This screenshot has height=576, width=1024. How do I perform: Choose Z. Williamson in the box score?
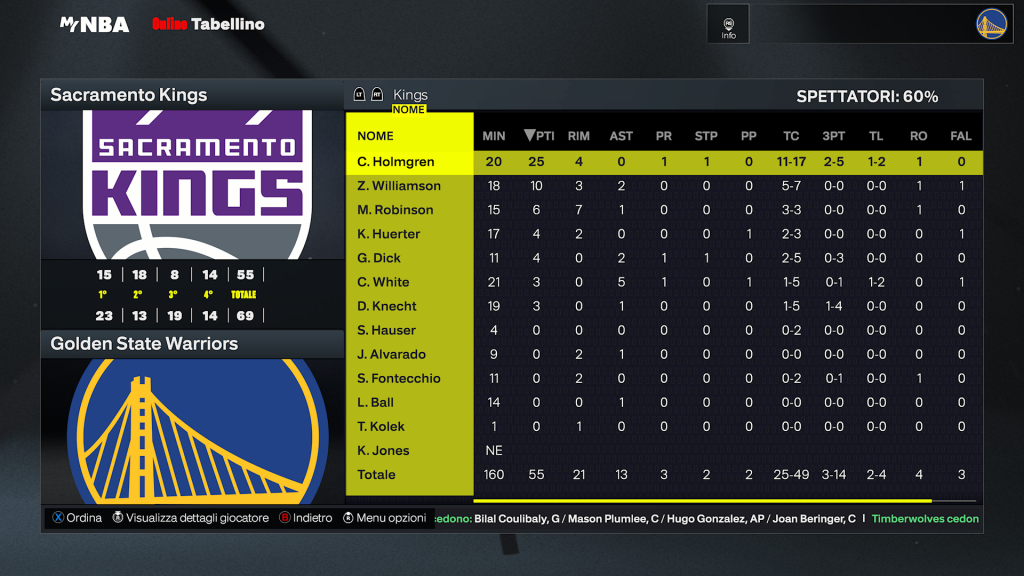click(399, 186)
